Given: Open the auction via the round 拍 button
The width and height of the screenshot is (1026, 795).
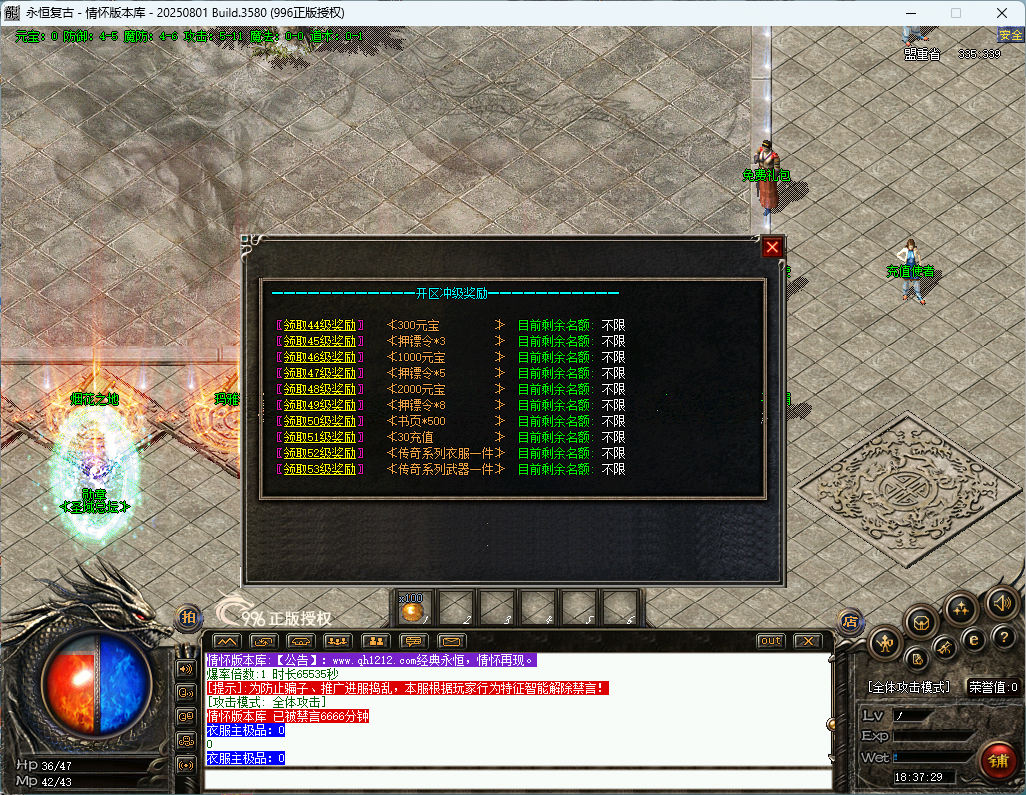Looking at the screenshot, I should [187, 618].
